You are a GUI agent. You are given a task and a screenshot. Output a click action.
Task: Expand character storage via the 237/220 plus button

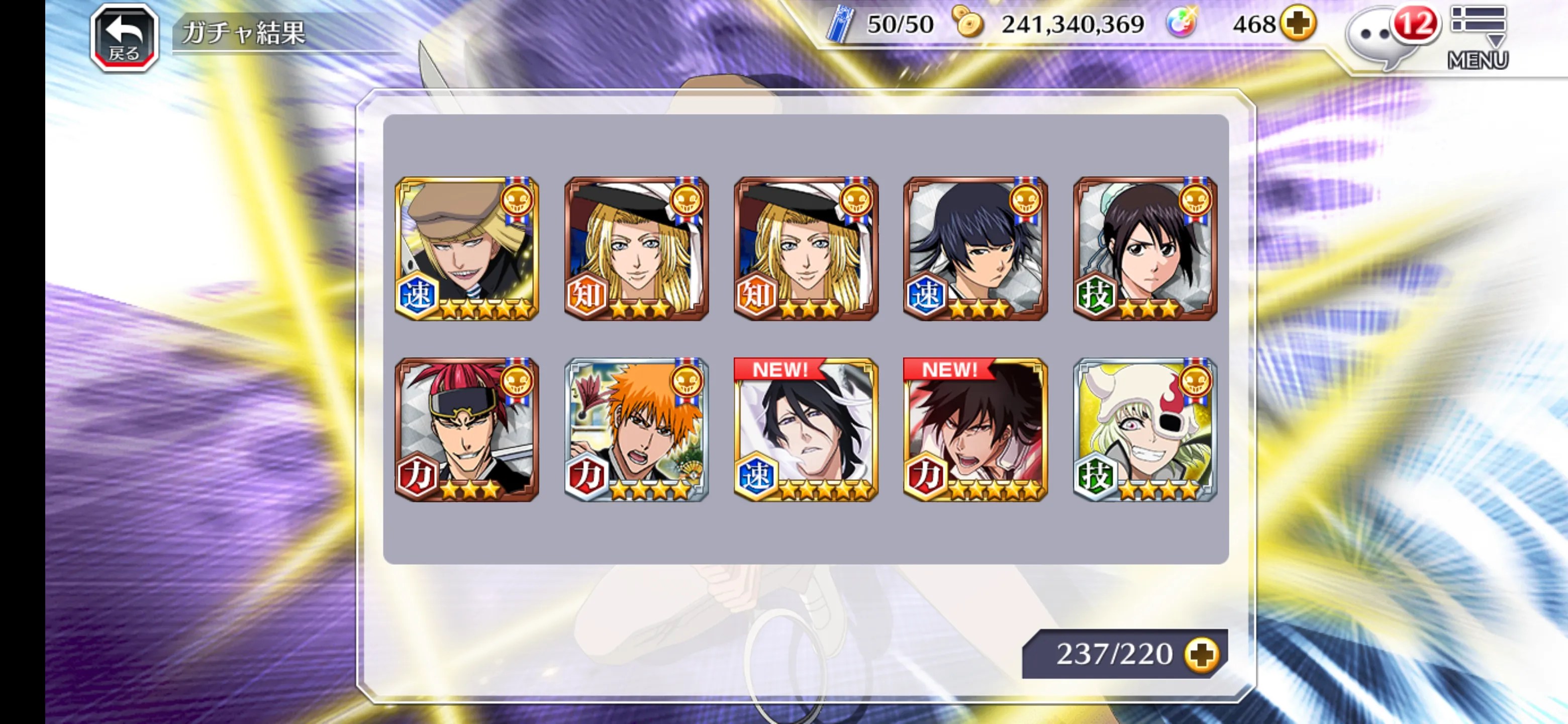point(1201,655)
